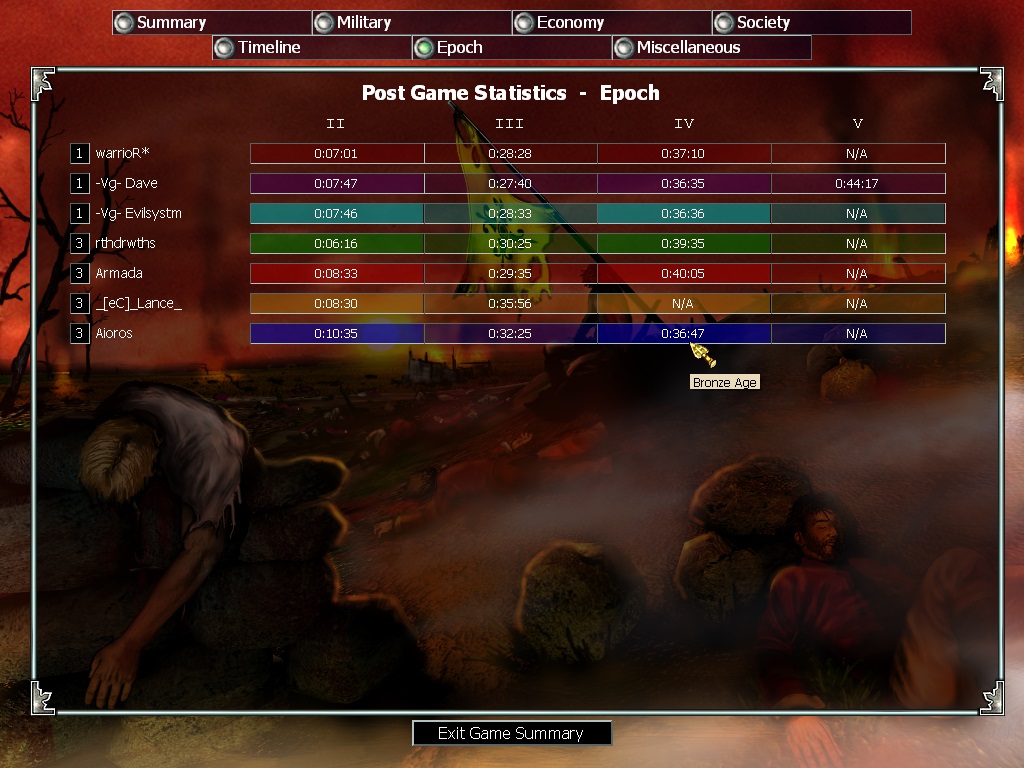The height and width of the screenshot is (768, 1024).
Task: Choose the -Vg- Dave player row
Action: coord(126,183)
